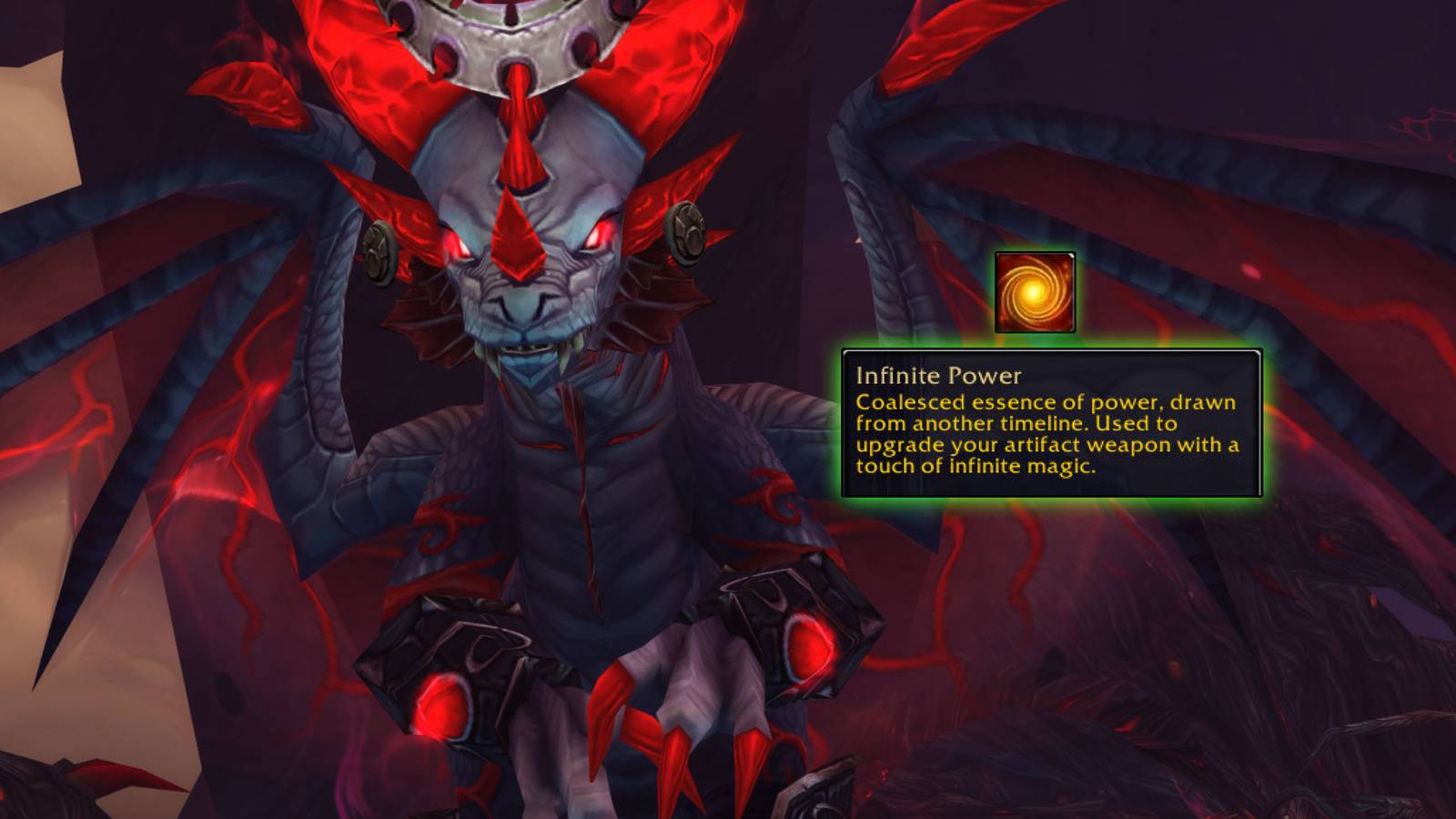This screenshot has width=1456, height=819.
Task: Click the dragon's left glowing red eye
Action: pyautogui.click(x=596, y=235)
